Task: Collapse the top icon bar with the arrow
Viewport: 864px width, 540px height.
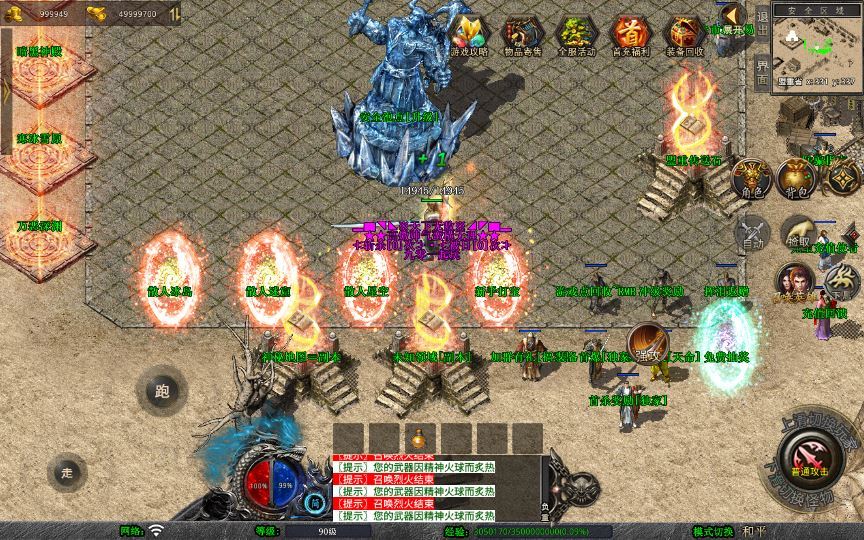Action: [x=733, y=16]
